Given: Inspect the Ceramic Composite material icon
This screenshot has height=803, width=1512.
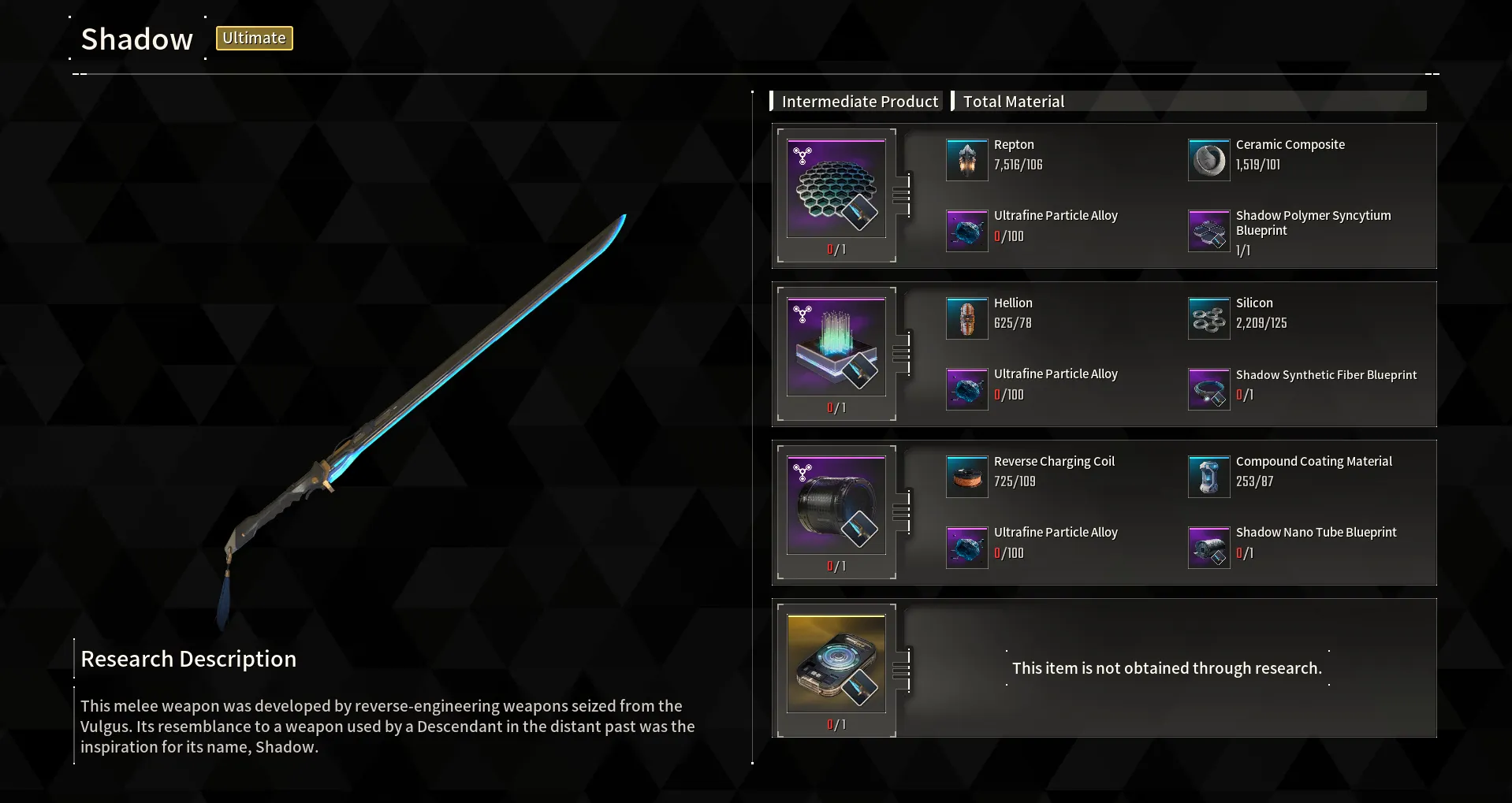Looking at the screenshot, I should 1209,160.
